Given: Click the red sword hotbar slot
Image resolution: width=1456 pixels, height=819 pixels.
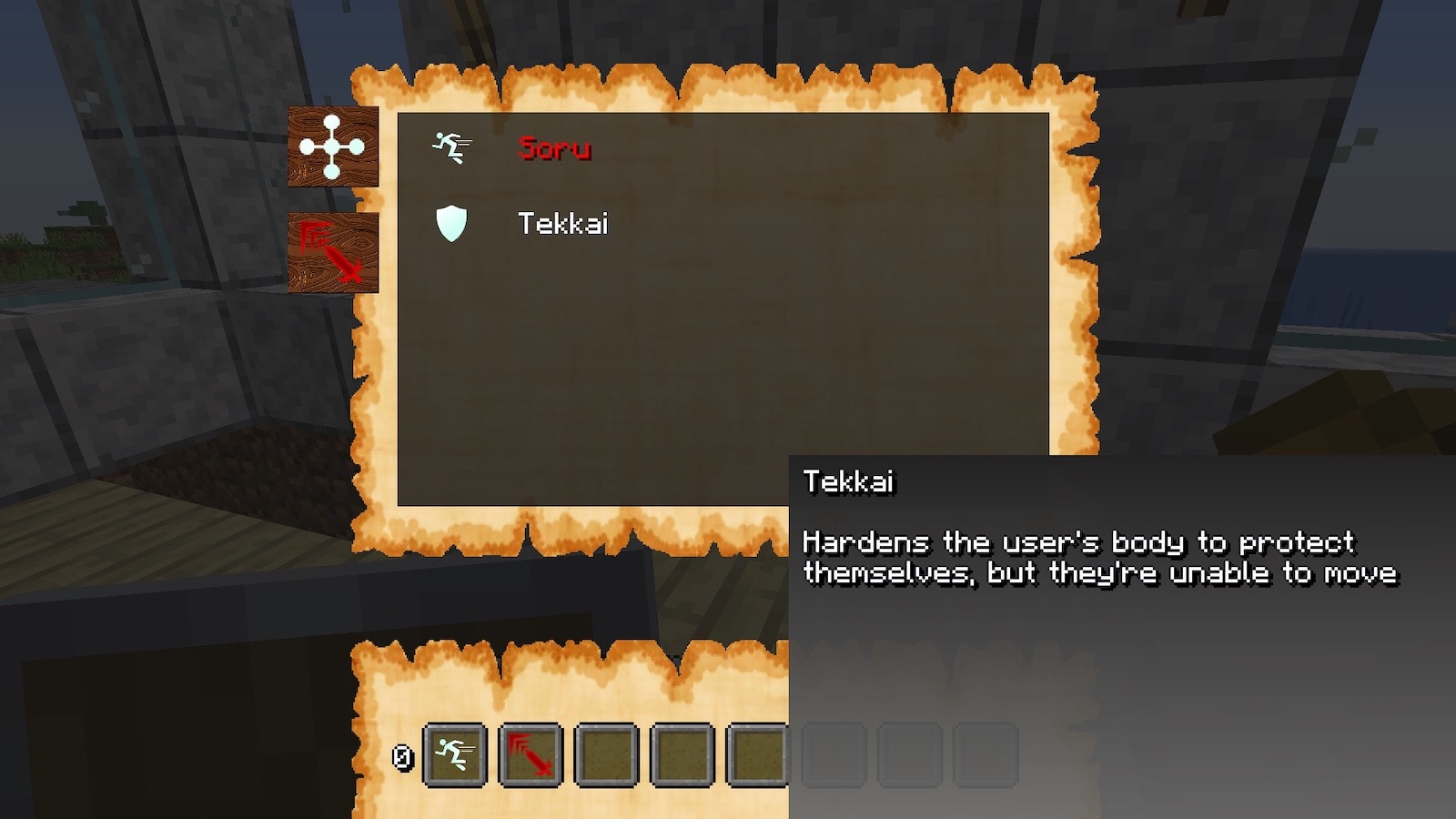Looking at the screenshot, I should coord(531,754).
